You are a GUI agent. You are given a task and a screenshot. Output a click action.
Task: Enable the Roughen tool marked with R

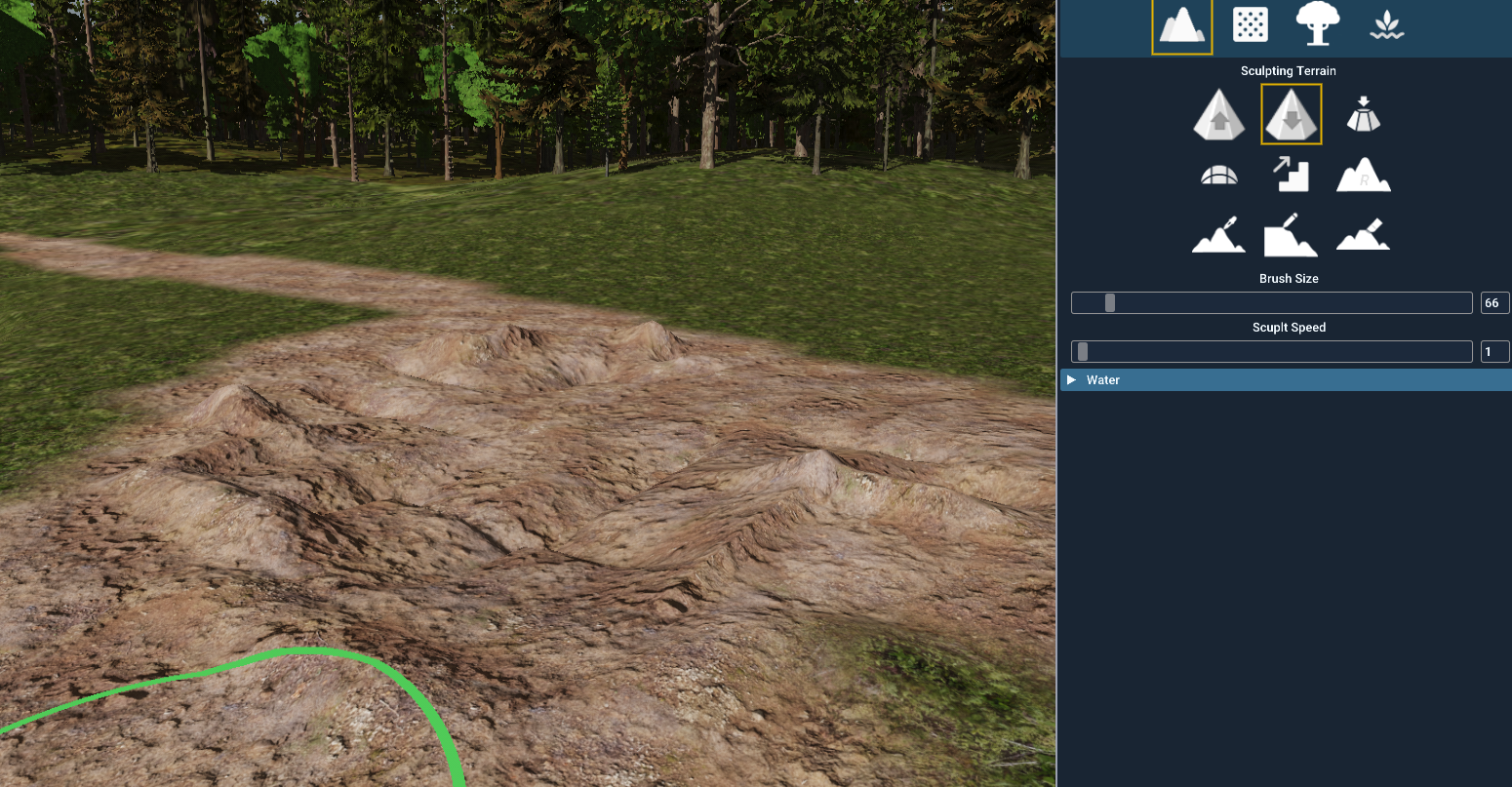[x=1363, y=174]
